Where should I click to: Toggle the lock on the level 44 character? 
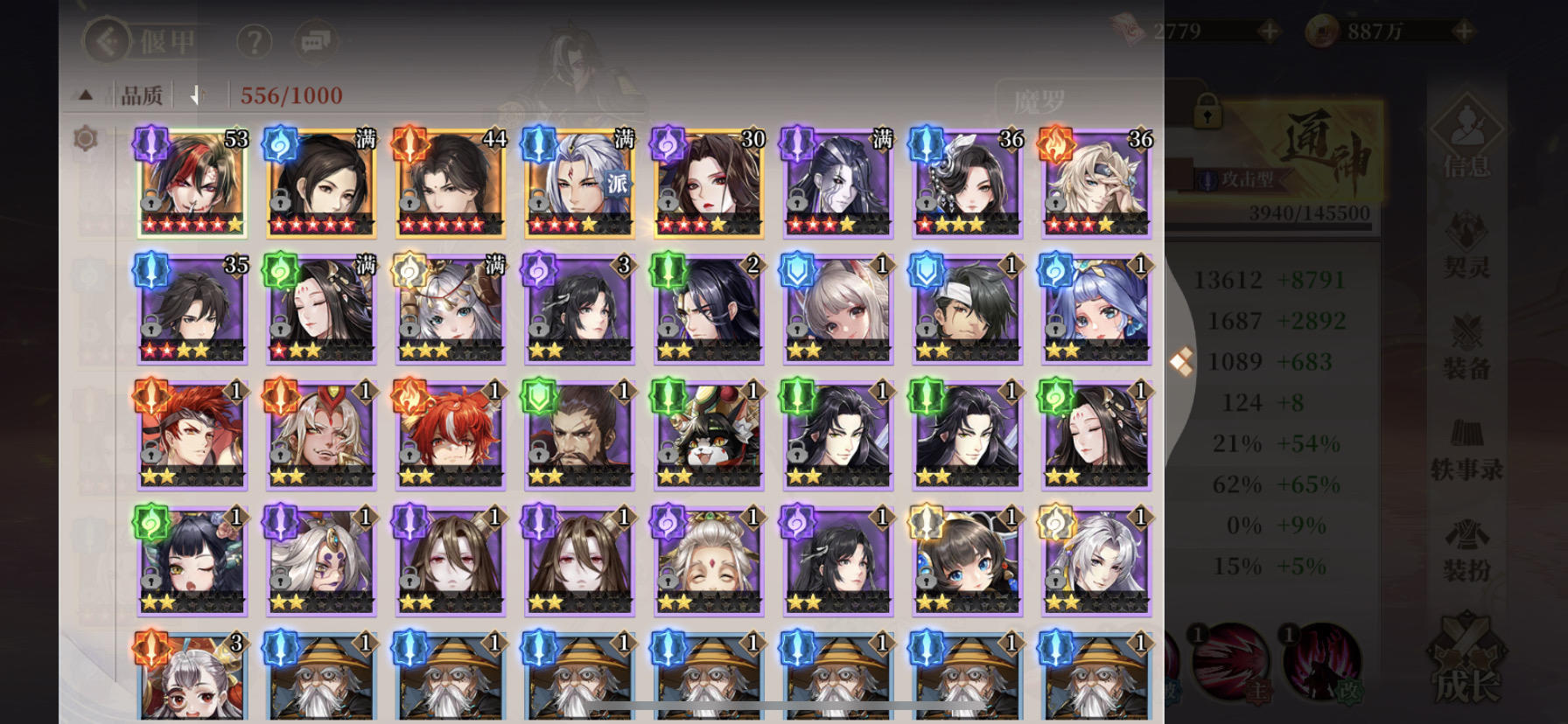pos(408,202)
